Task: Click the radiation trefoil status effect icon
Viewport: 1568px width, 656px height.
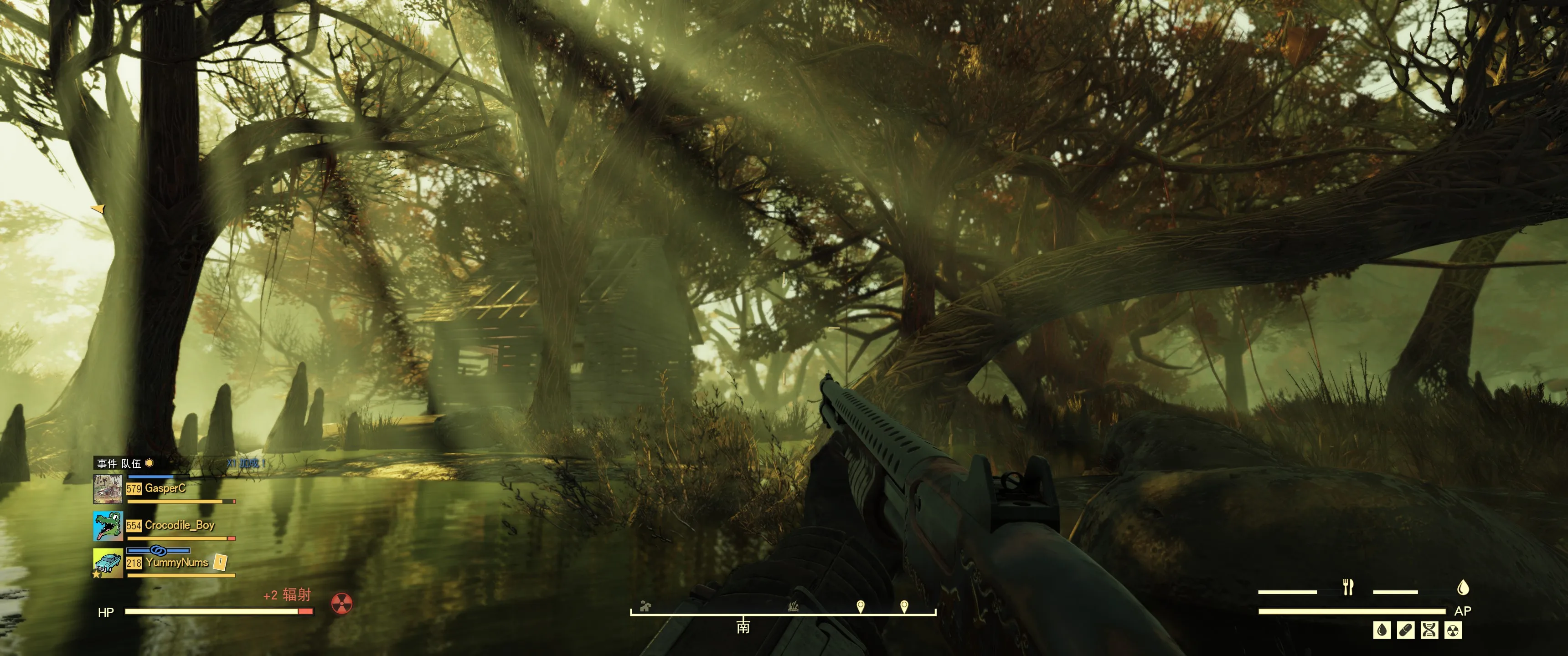Action: (1453, 630)
